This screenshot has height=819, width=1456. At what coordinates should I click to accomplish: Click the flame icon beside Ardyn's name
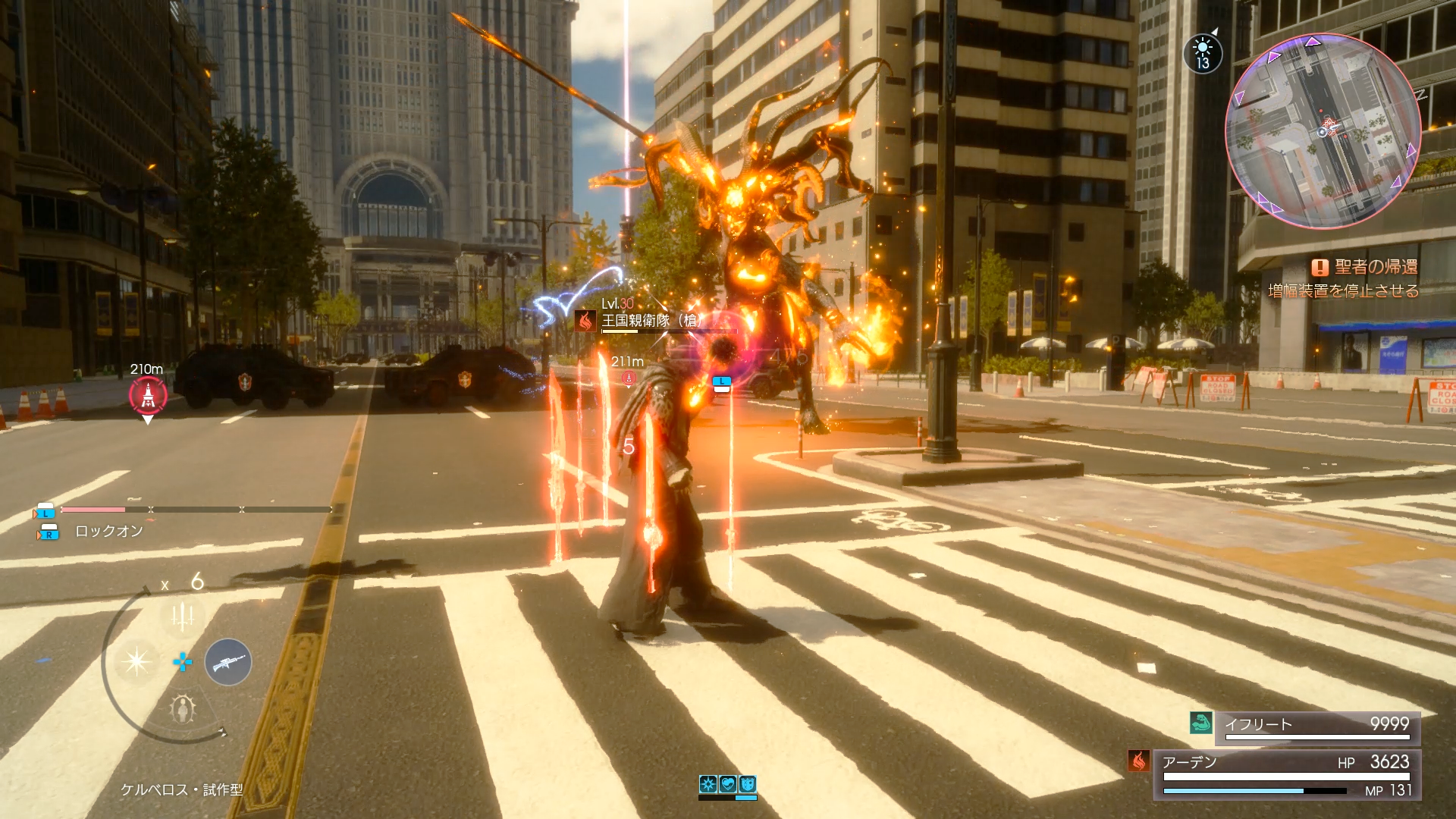coord(1139,761)
